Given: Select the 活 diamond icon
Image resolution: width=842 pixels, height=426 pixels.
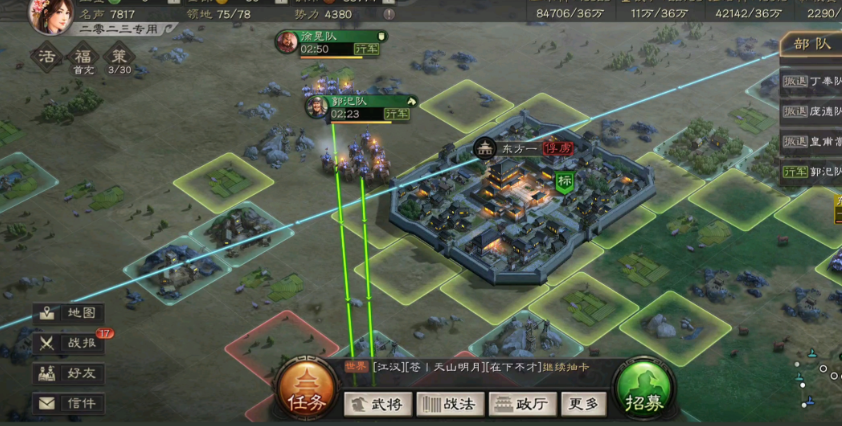Looking at the screenshot, I should tap(47, 56).
